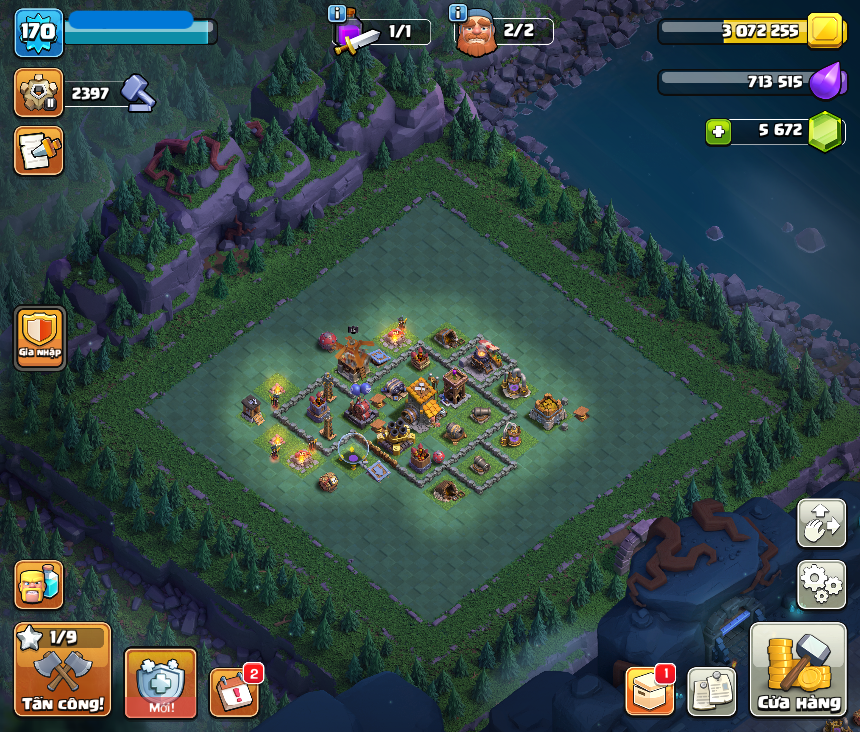This screenshot has height=732, width=860.
Task: Select the purple elixir drop icon
Action: click(x=824, y=82)
